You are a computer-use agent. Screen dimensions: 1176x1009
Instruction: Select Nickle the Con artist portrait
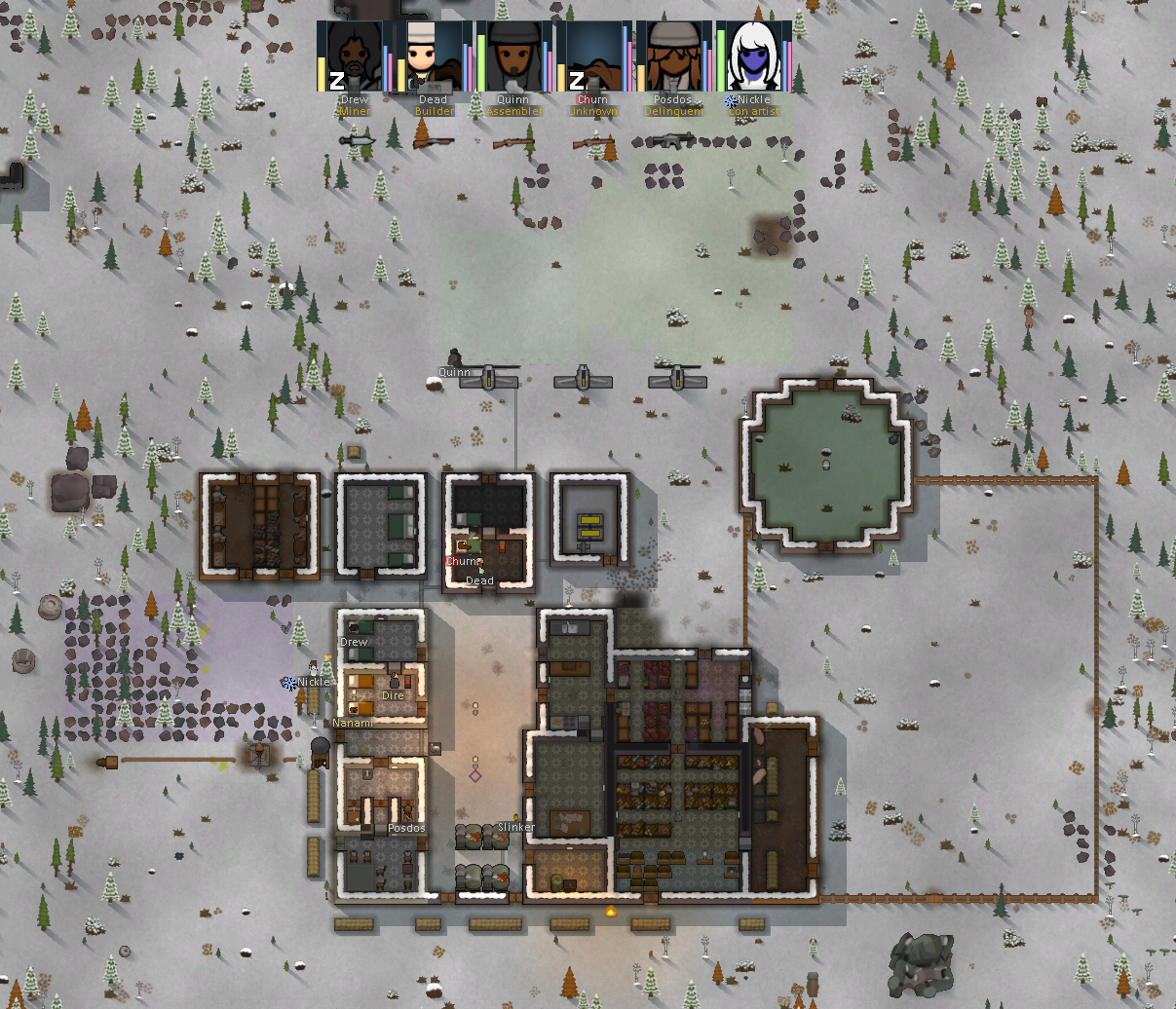753,57
